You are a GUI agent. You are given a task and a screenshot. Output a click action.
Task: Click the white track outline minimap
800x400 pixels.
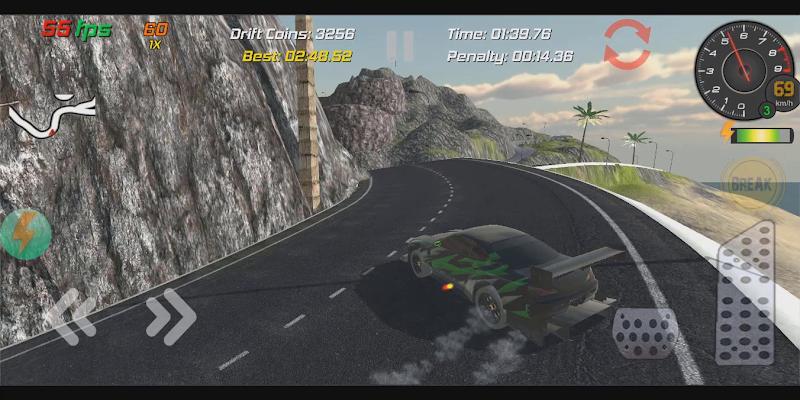pos(52,114)
